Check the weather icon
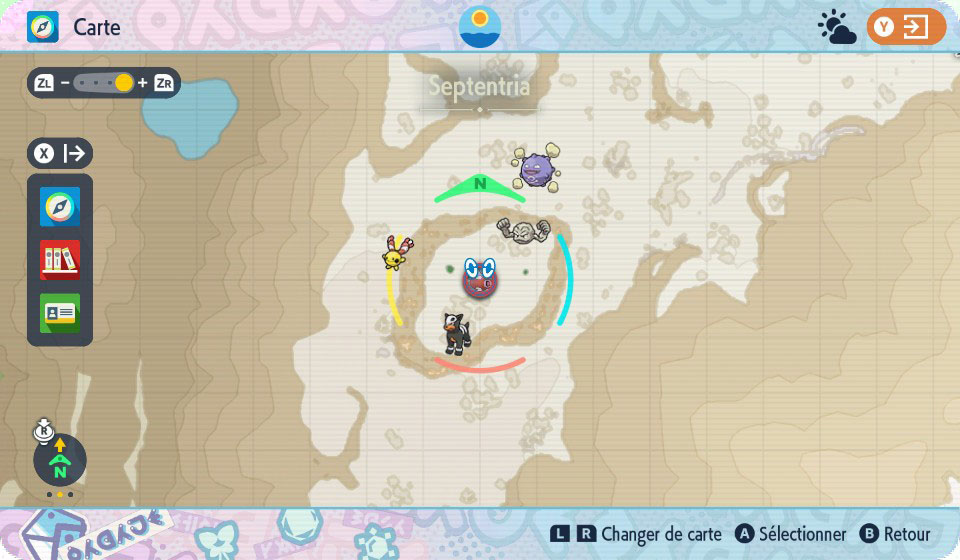This screenshot has height=560, width=960. pyautogui.click(x=836, y=27)
